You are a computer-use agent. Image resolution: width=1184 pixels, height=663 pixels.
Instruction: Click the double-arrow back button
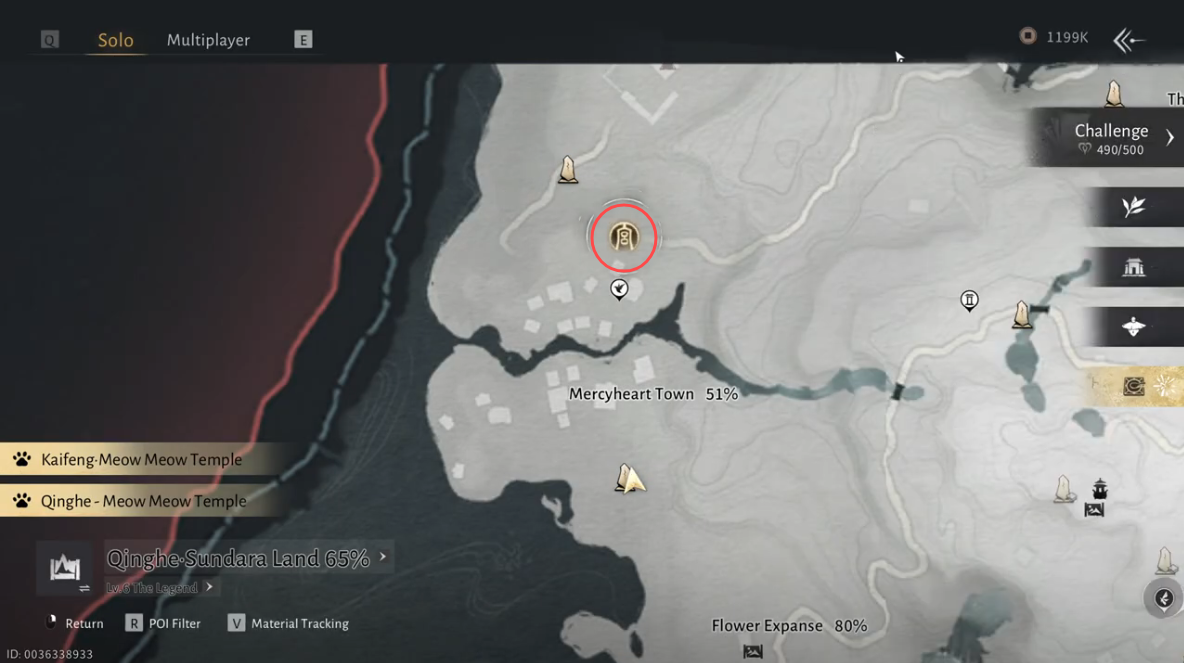pyautogui.click(x=1129, y=40)
